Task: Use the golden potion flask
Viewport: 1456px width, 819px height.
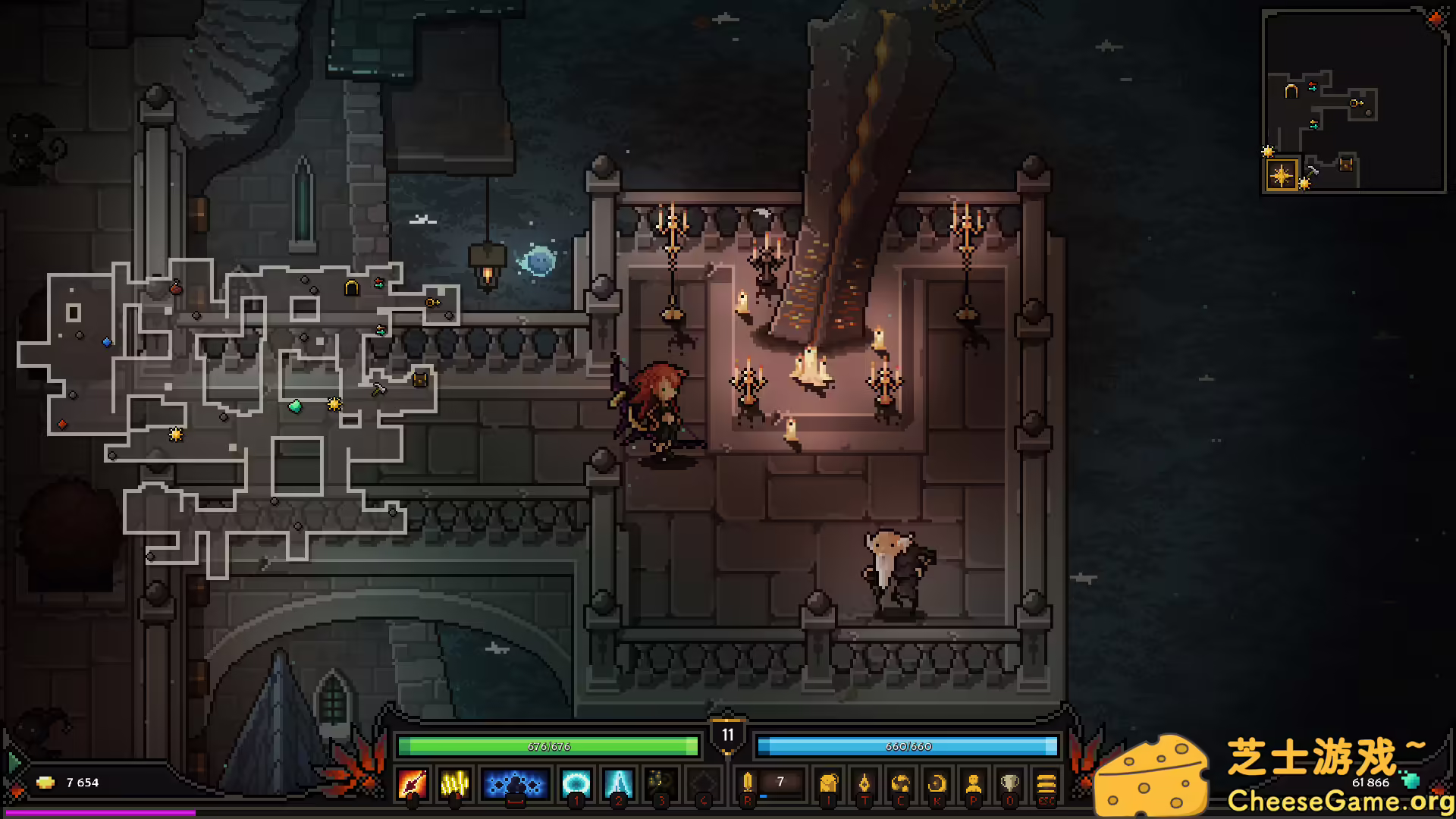Action: pyautogui.click(x=748, y=783)
